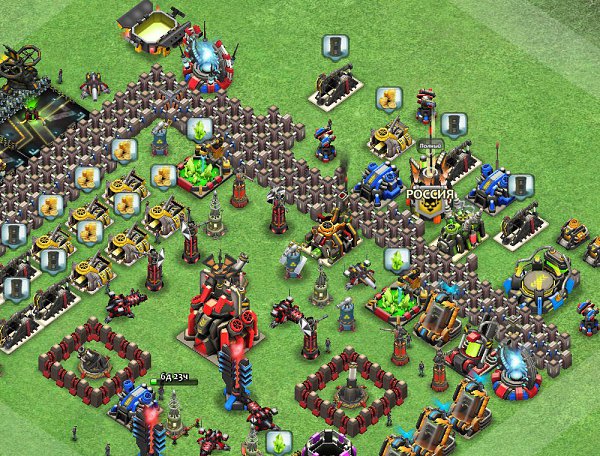This screenshot has height=456, width=600.
Task: Collect the green crystal bubble next to the gold bubbles
Action: coord(199,129)
